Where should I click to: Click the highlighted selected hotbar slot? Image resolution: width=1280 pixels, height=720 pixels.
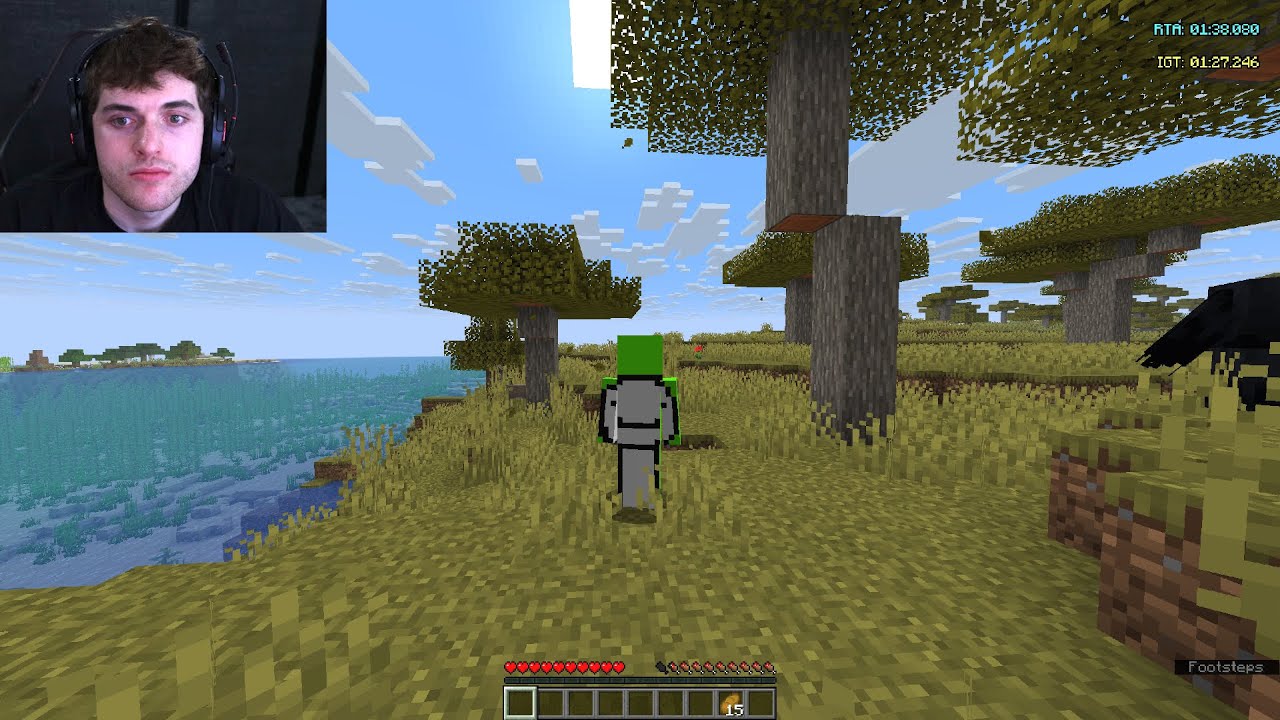click(520, 703)
